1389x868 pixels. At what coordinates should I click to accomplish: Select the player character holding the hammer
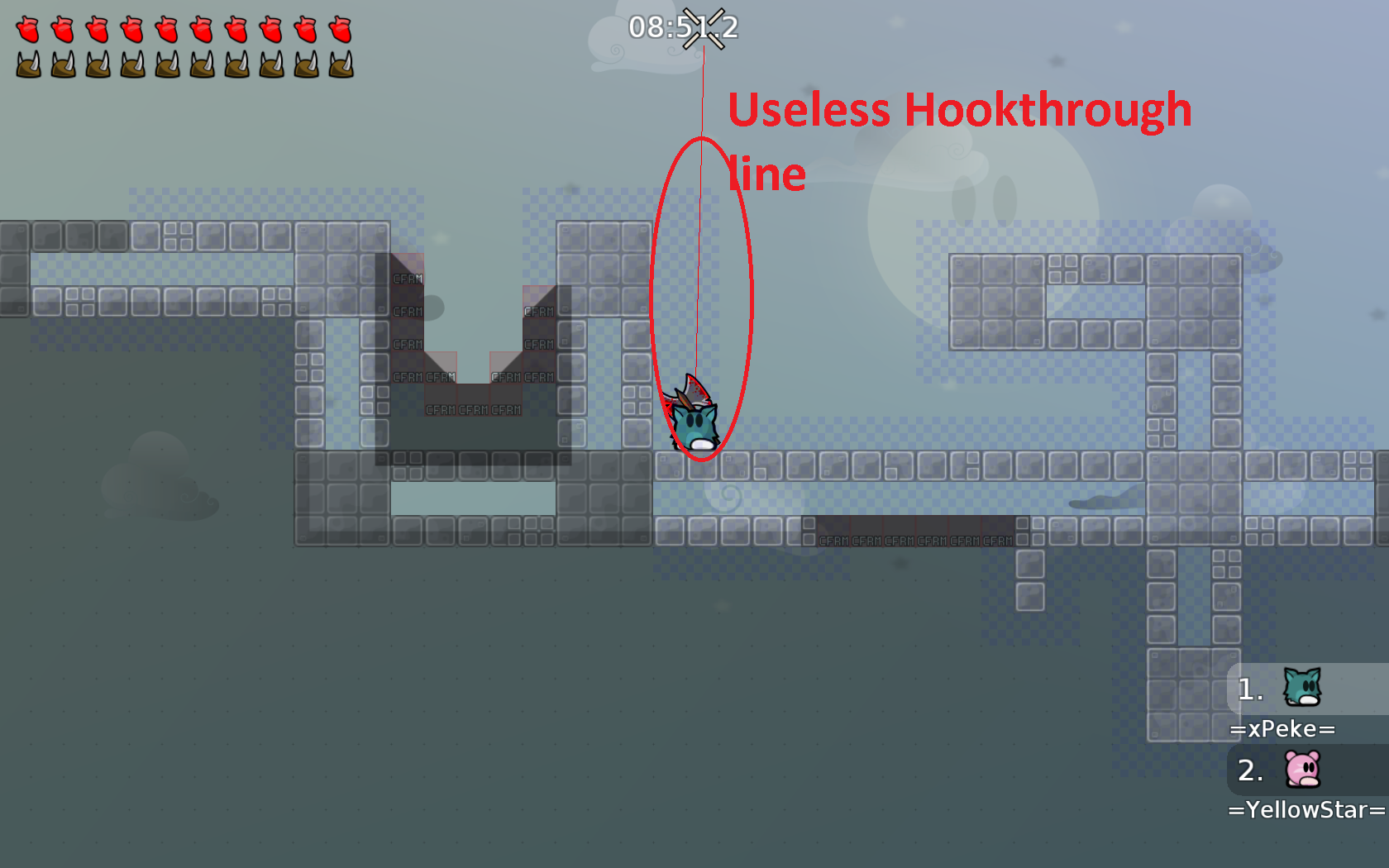(694, 422)
